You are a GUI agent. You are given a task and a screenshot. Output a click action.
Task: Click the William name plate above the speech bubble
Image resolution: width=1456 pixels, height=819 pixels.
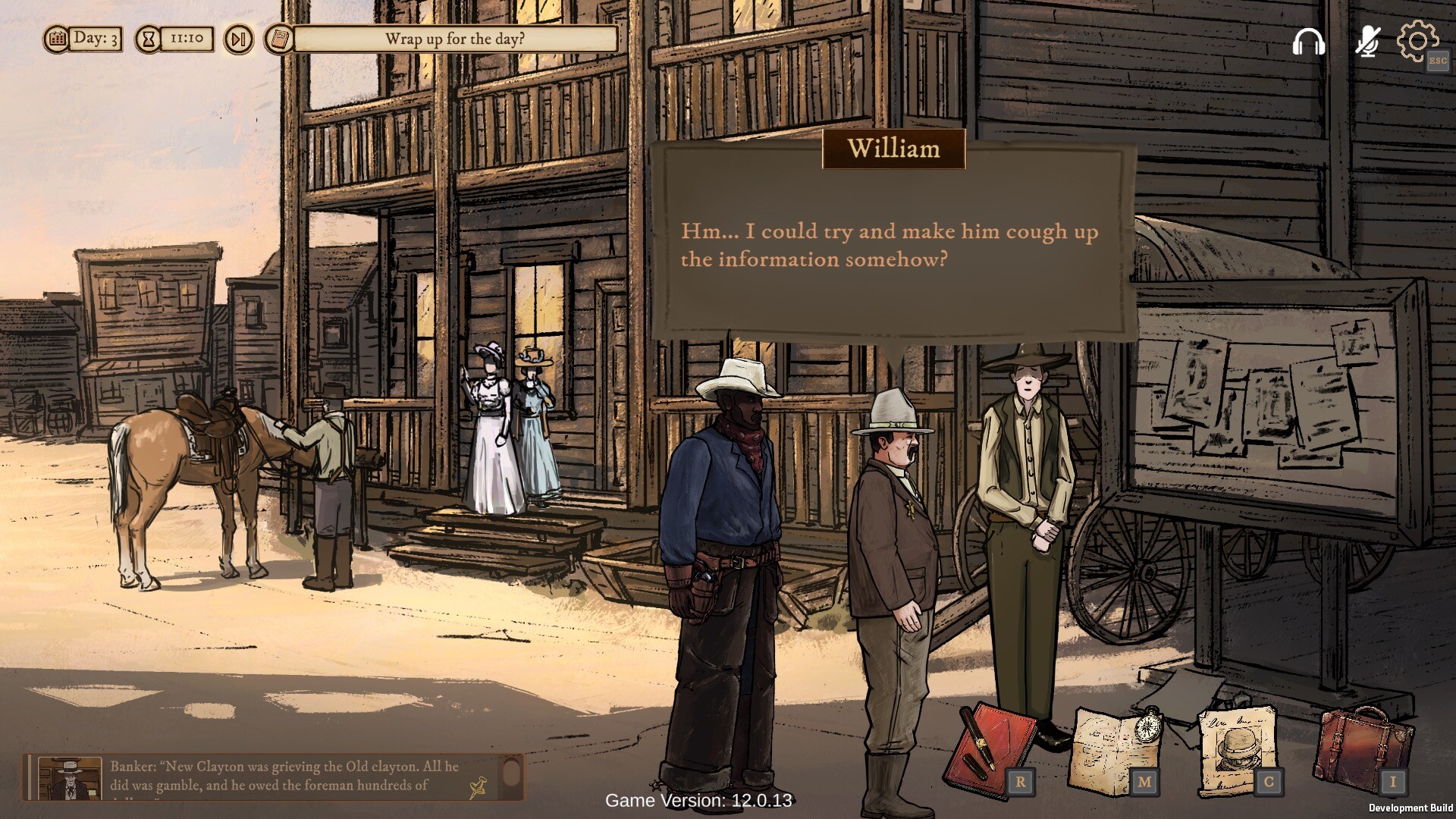(893, 149)
